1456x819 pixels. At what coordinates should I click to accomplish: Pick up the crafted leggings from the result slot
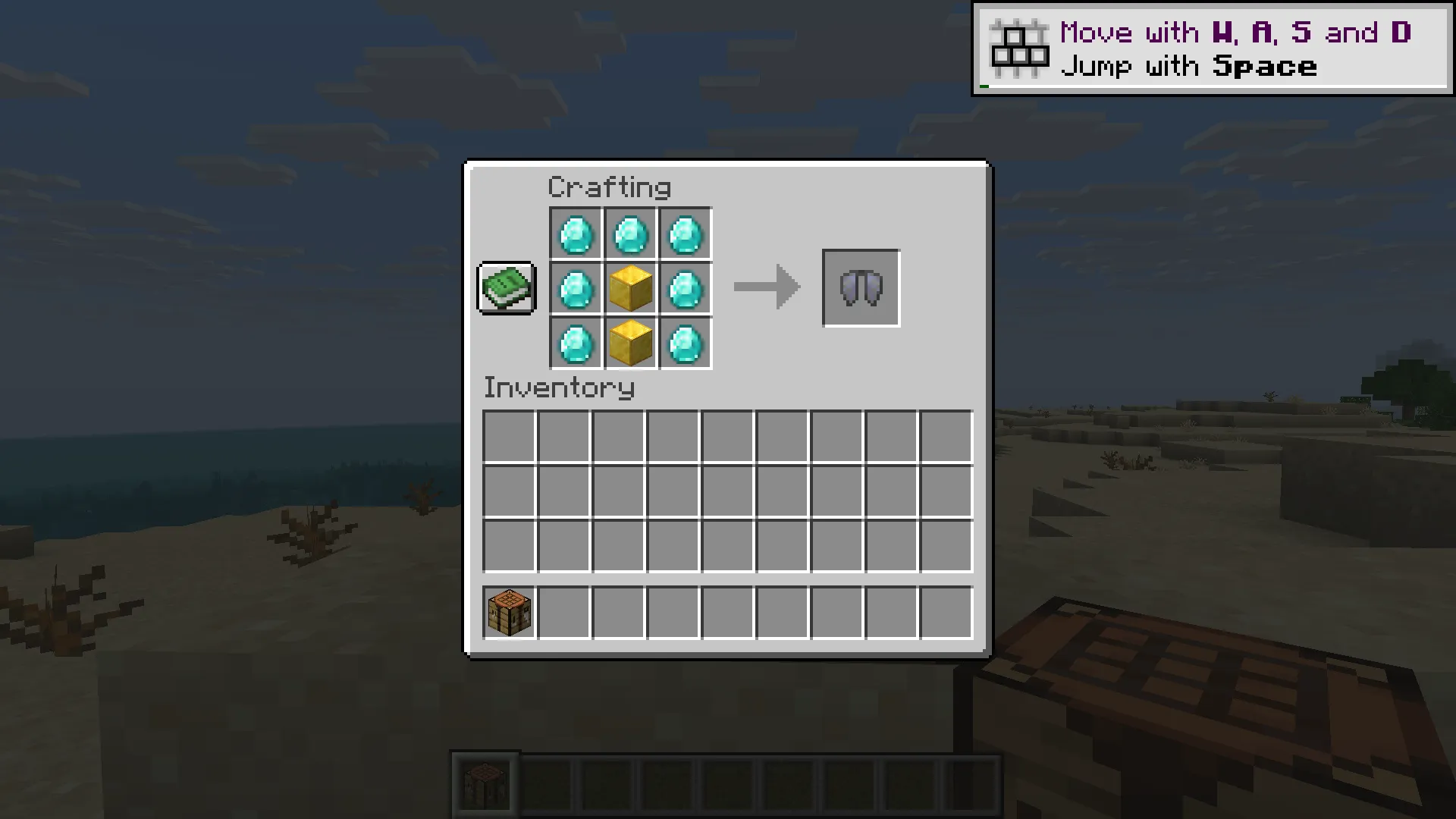pos(861,288)
